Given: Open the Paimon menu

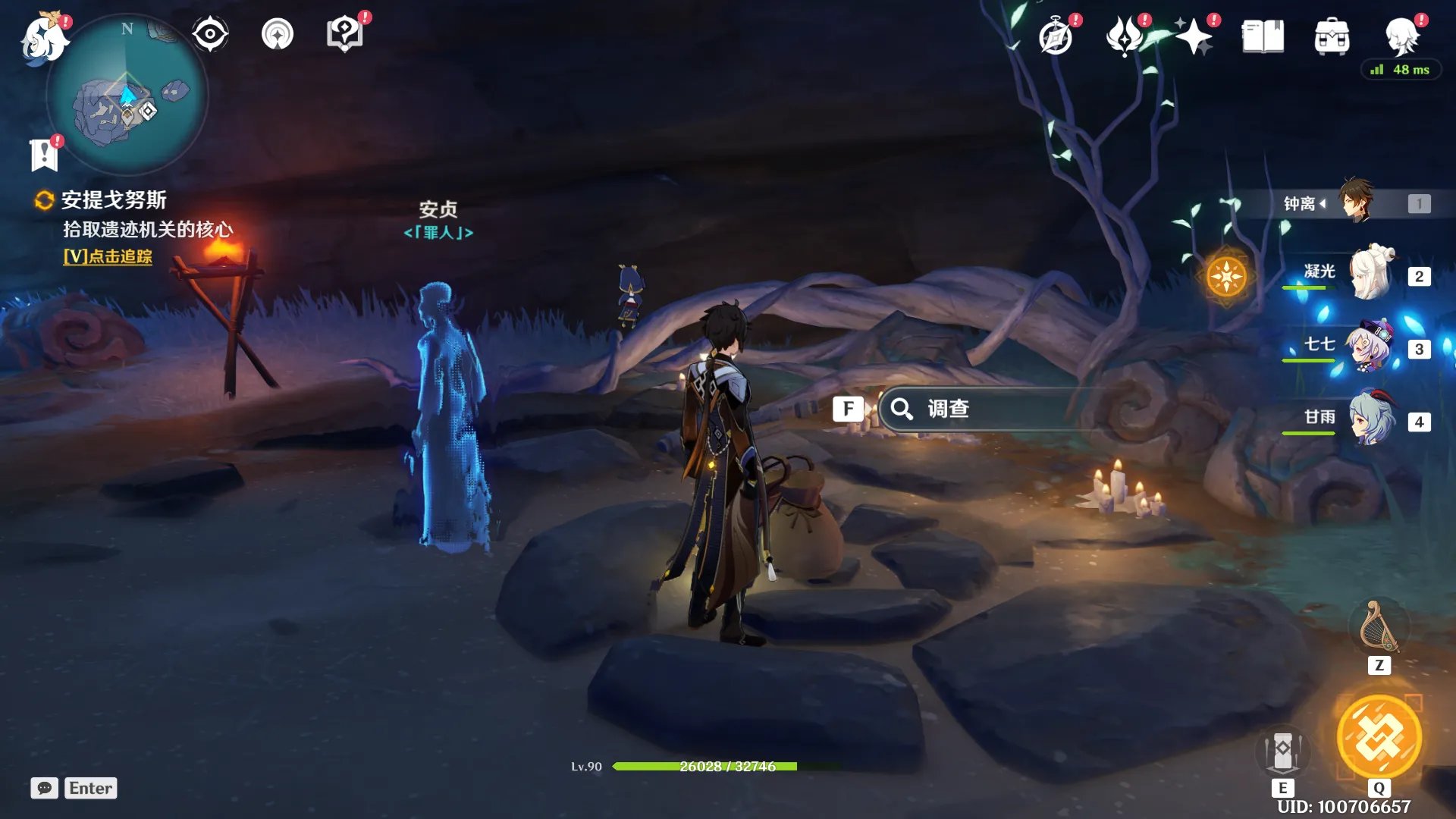Looking at the screenshot, I should pyautogui.click(x=43, y=38).
